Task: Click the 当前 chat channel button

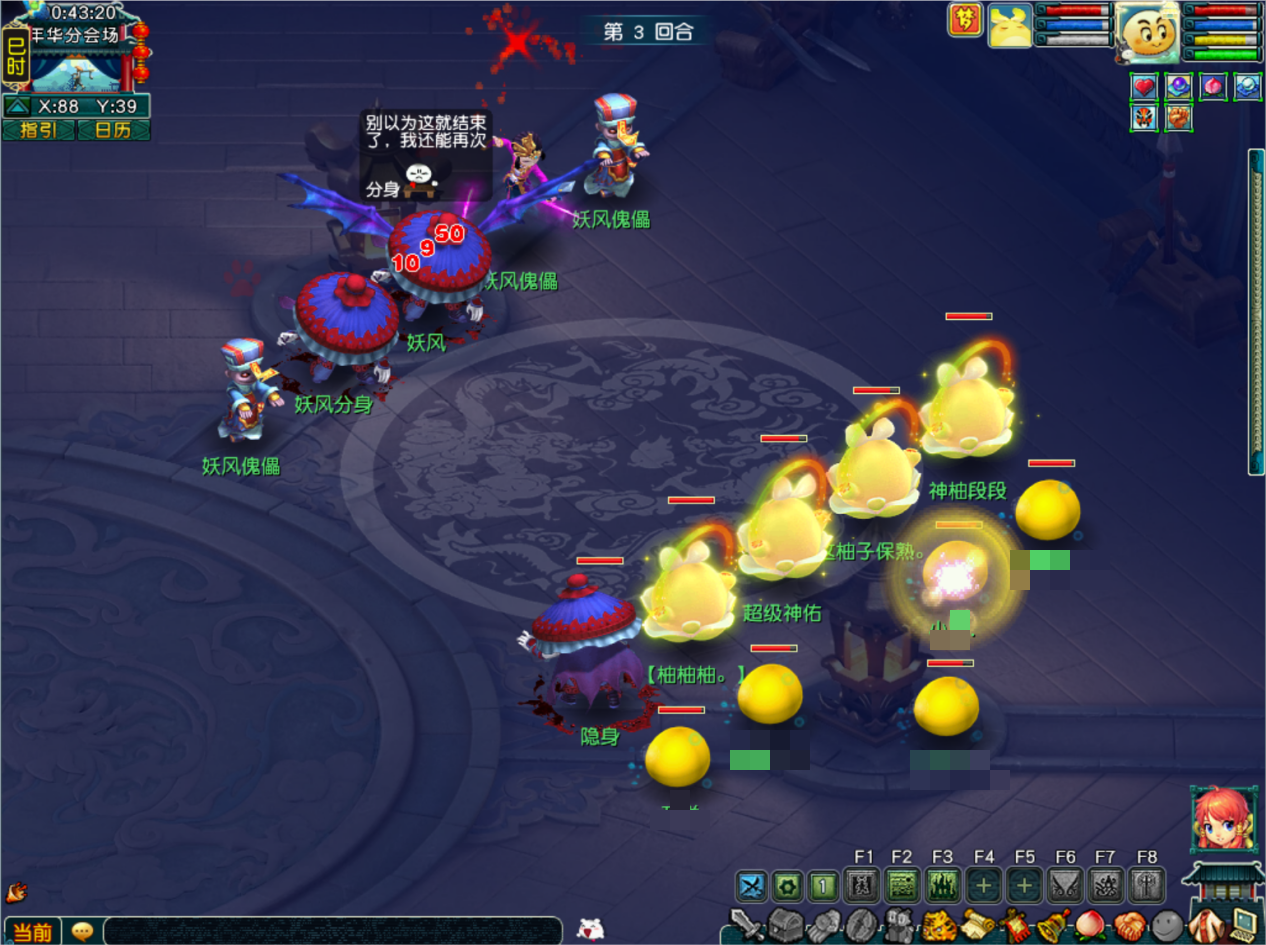Action: tap(32, 931)
